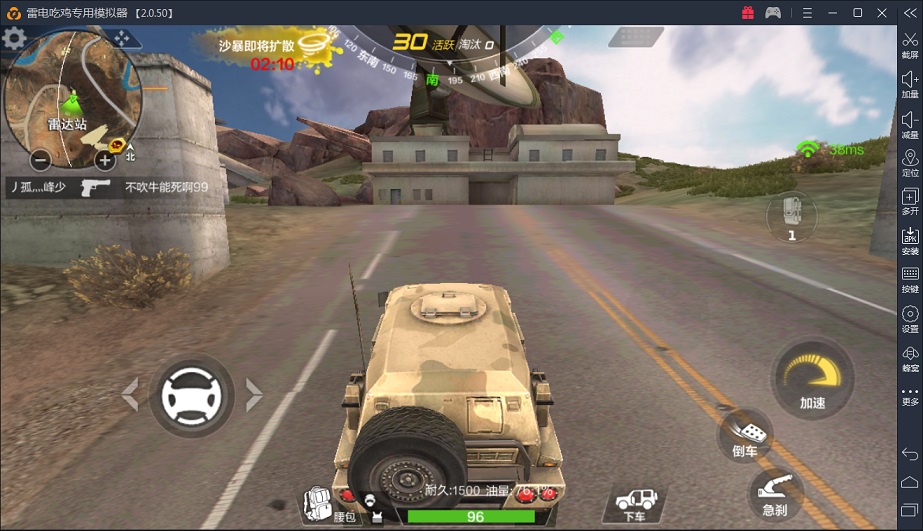
Task: Turn left with the left arrow
Action: 130,395
